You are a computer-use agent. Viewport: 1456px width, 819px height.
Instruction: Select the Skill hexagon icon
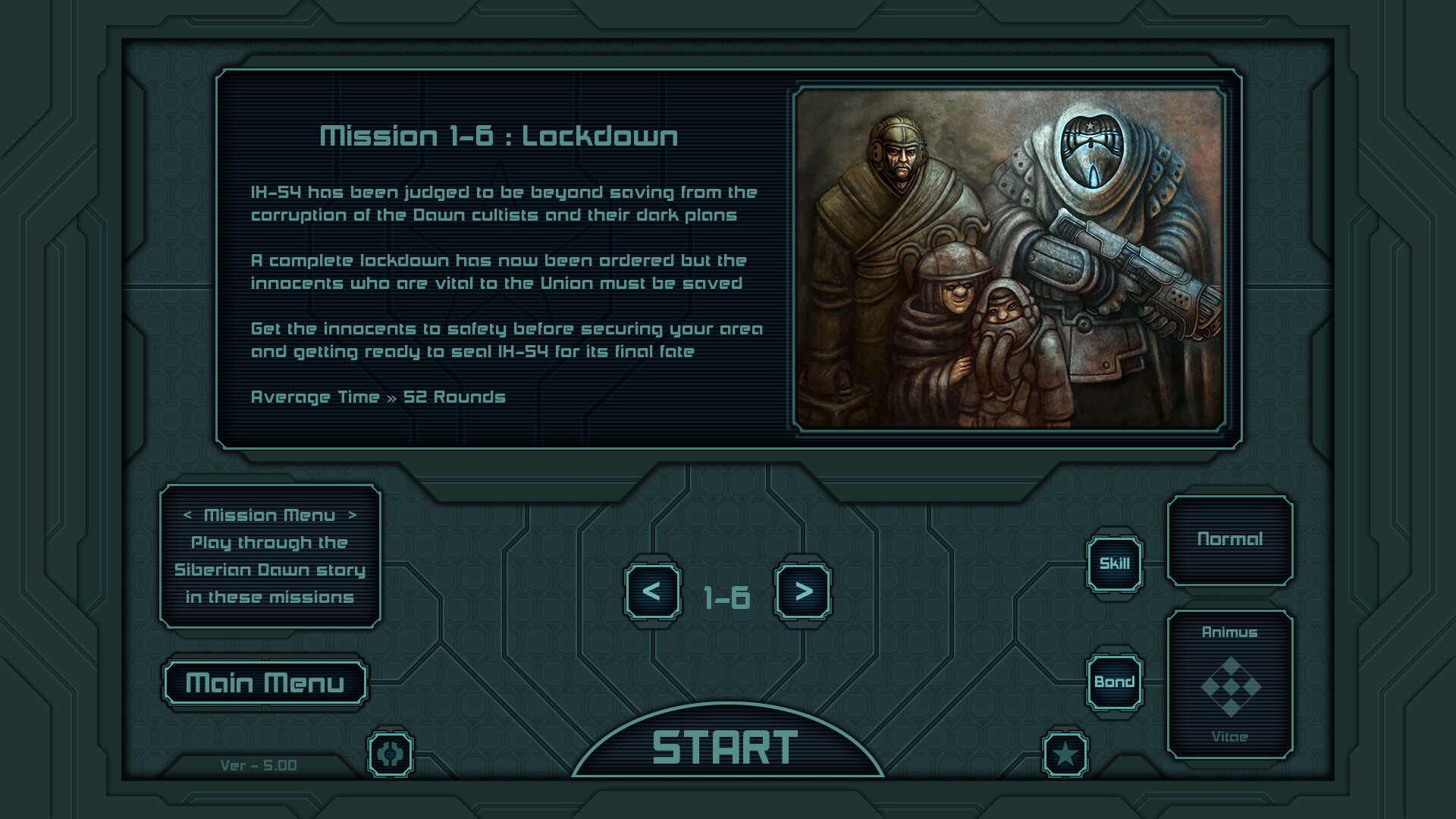(x=1115, y=563)
